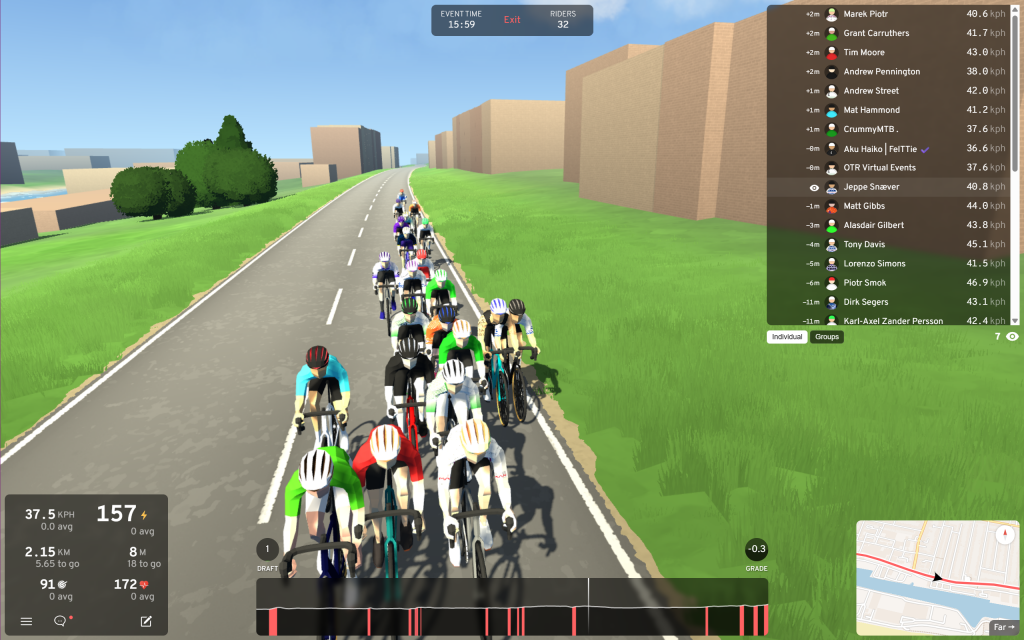Open the hamburger menu
The width and height of the screenshot is (1024, 640).
coord(26,621)
